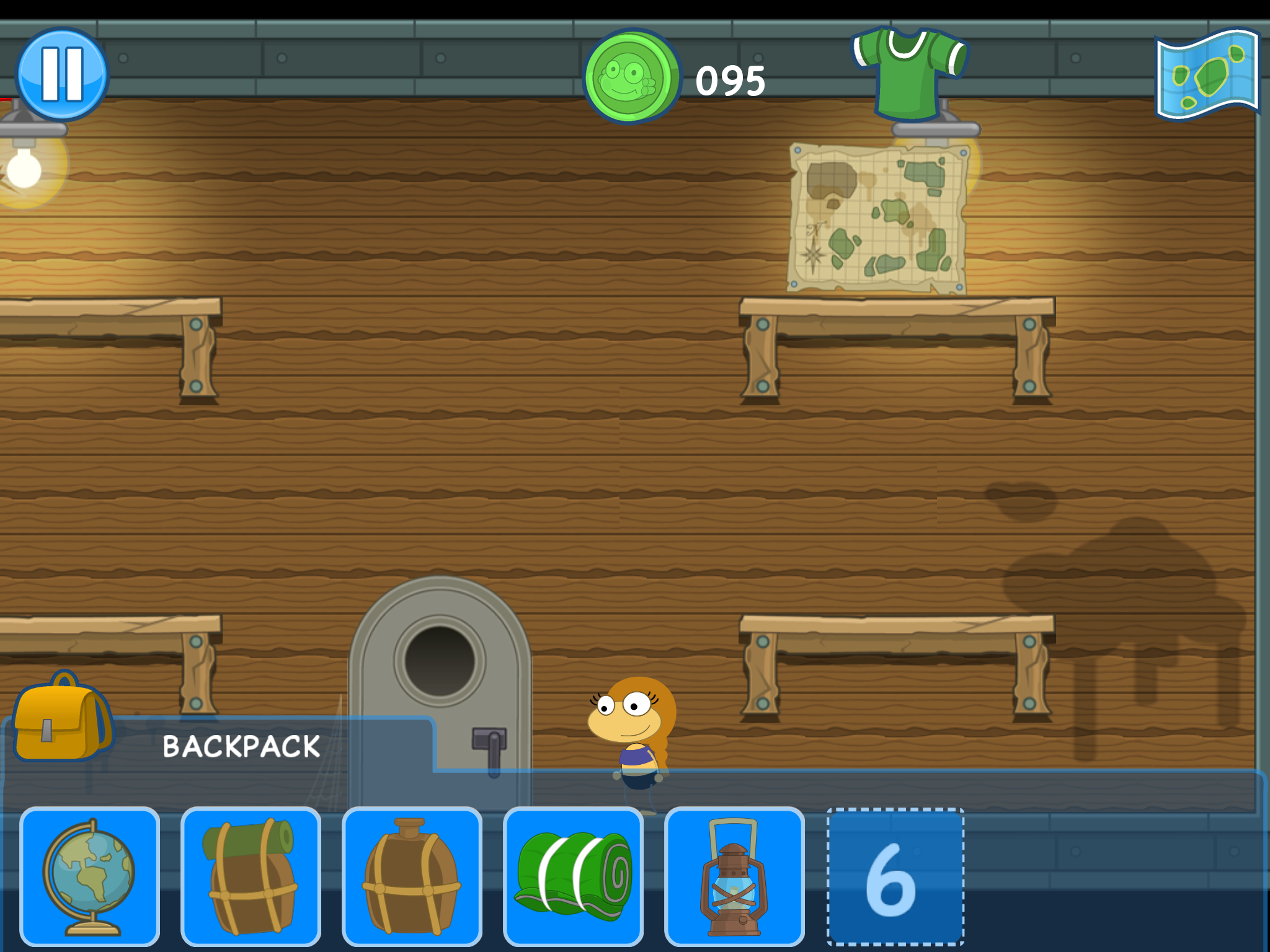Tap the empty slot numbered 6
This screenshot has height=952, width=1270.
[x=895, y=876]
